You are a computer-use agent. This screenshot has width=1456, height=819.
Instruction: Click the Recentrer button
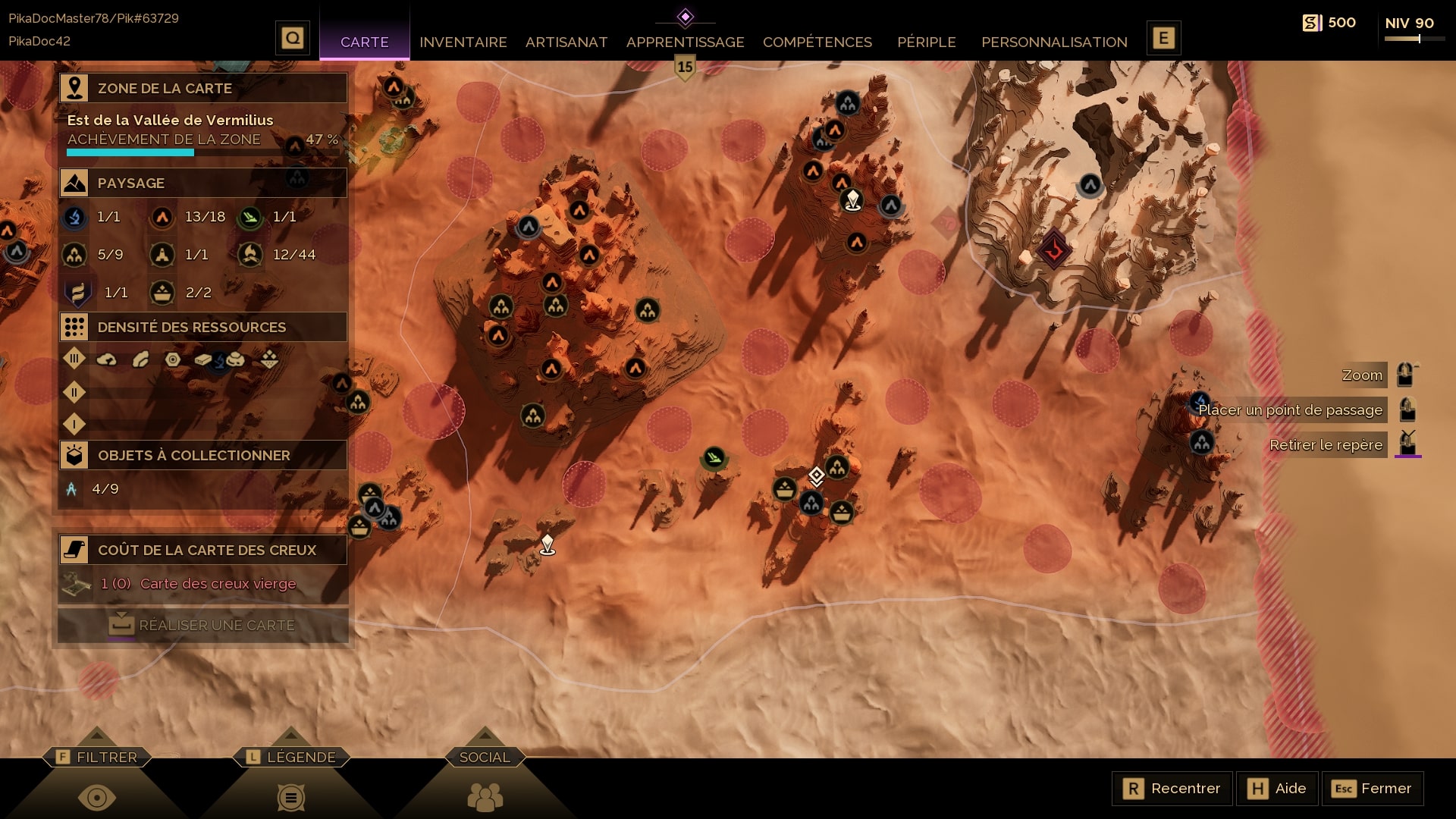click(x=1172, y=789)
